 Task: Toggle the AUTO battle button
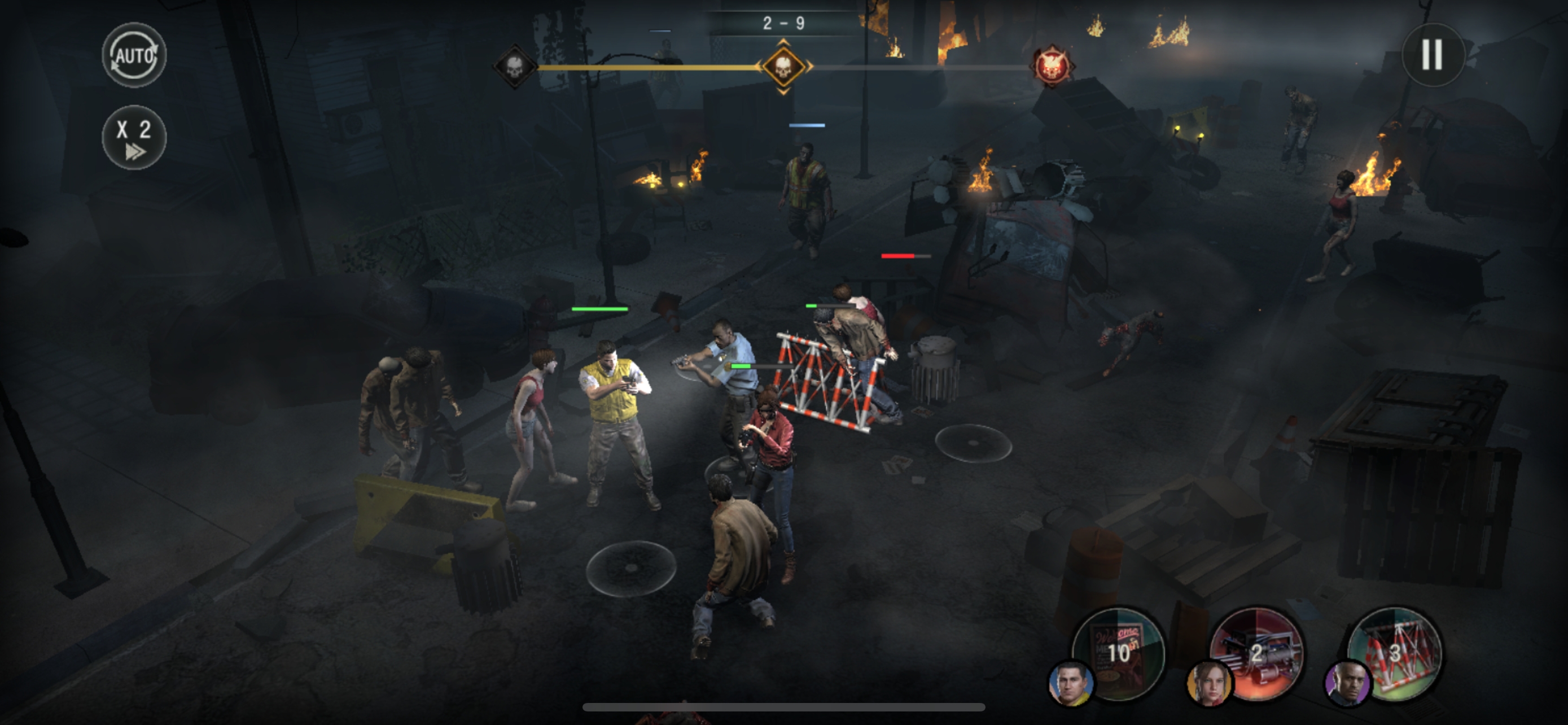click(134, 55)
